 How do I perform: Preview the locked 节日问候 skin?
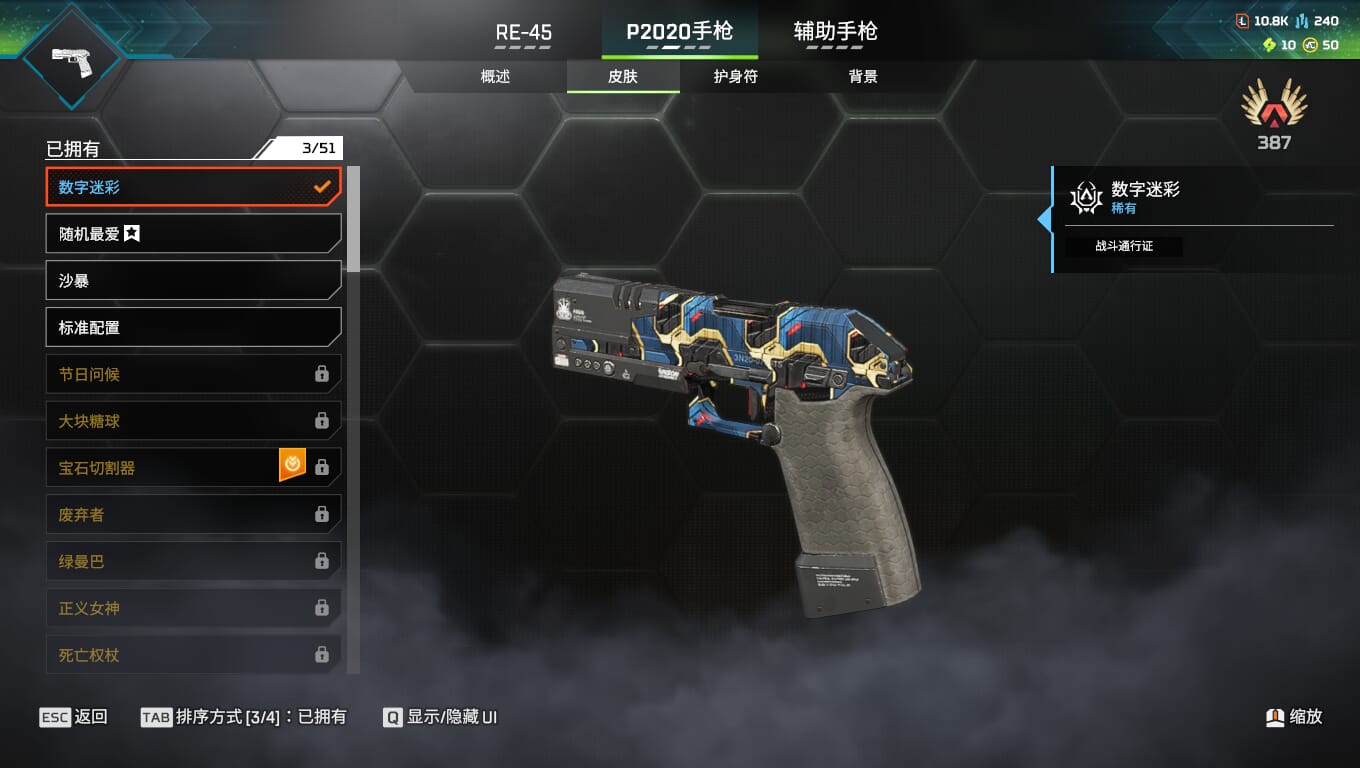point(193,374)
